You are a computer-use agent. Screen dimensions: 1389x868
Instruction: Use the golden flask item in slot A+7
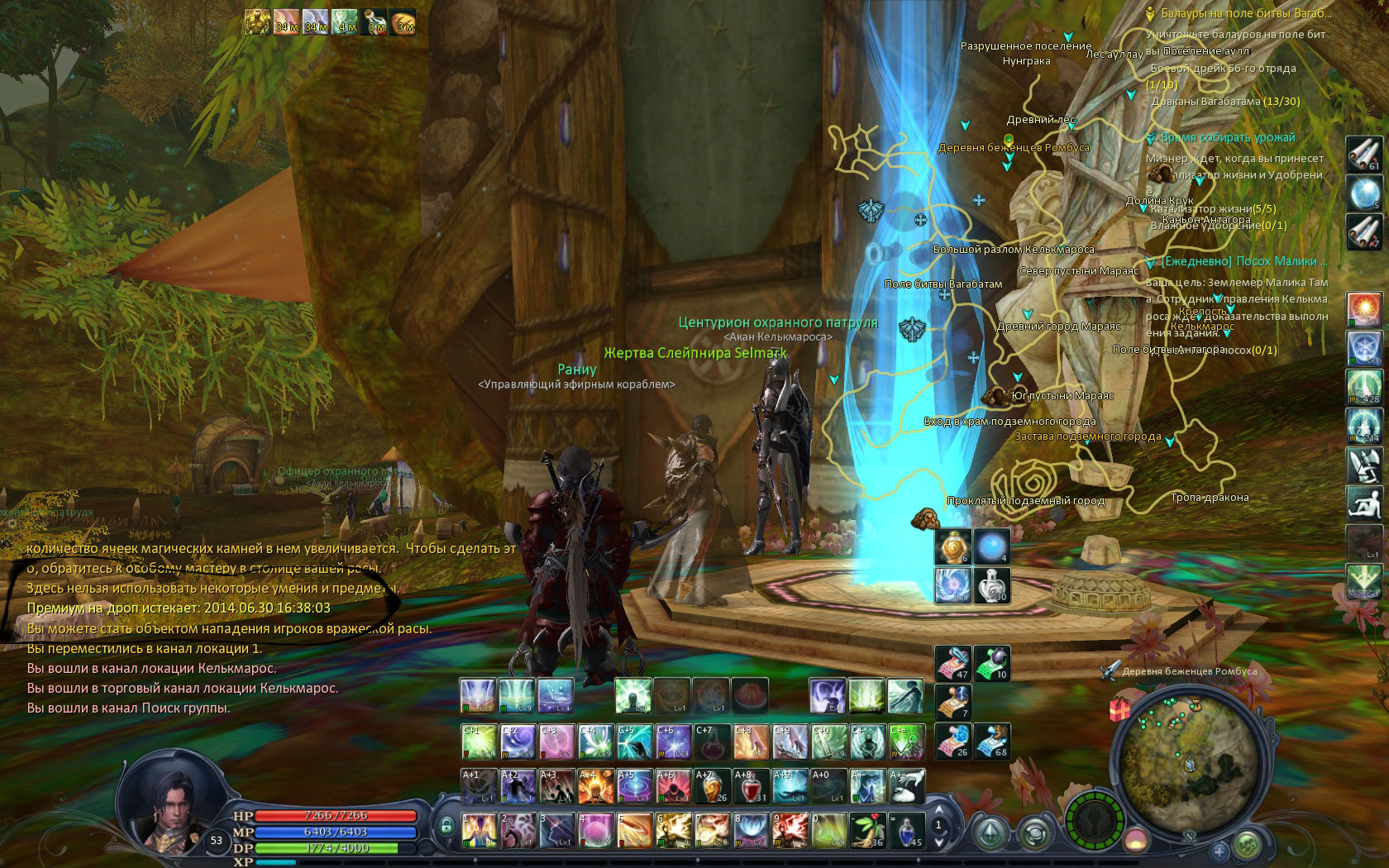point(712,786)
